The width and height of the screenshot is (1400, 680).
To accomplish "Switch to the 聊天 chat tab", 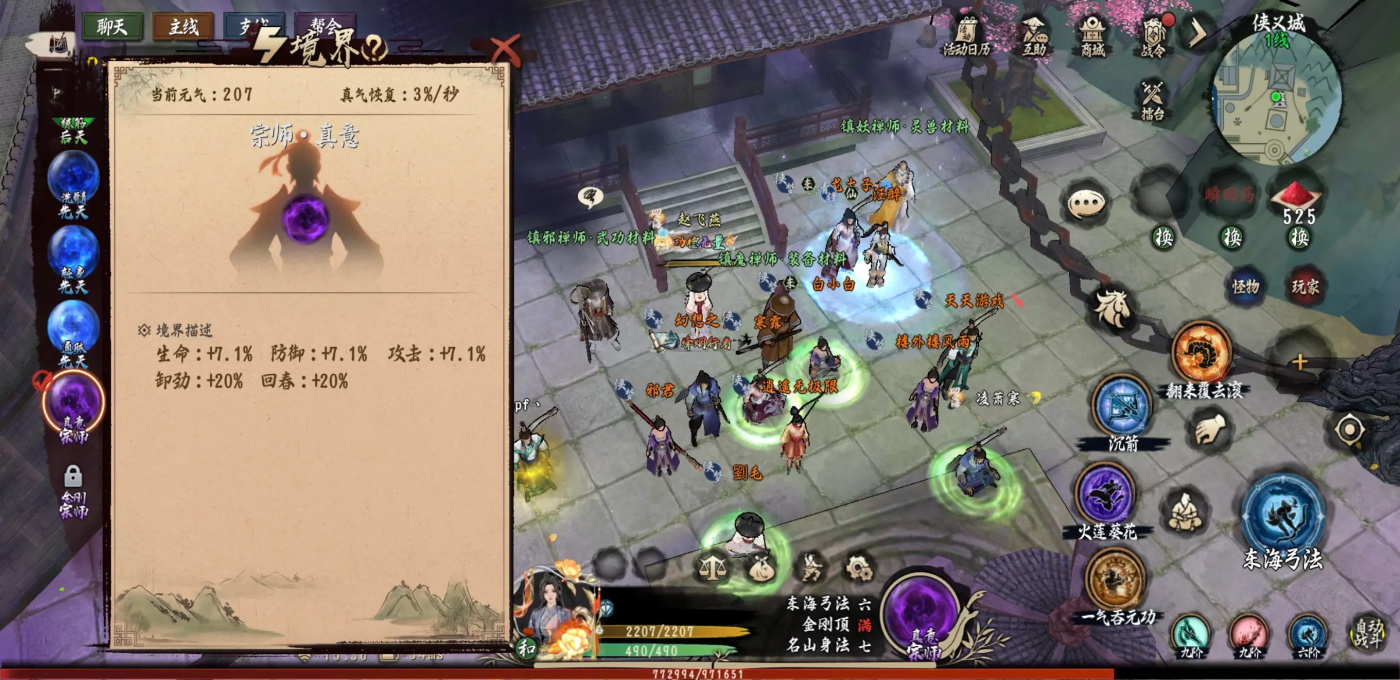I will [x=112, y=27].
